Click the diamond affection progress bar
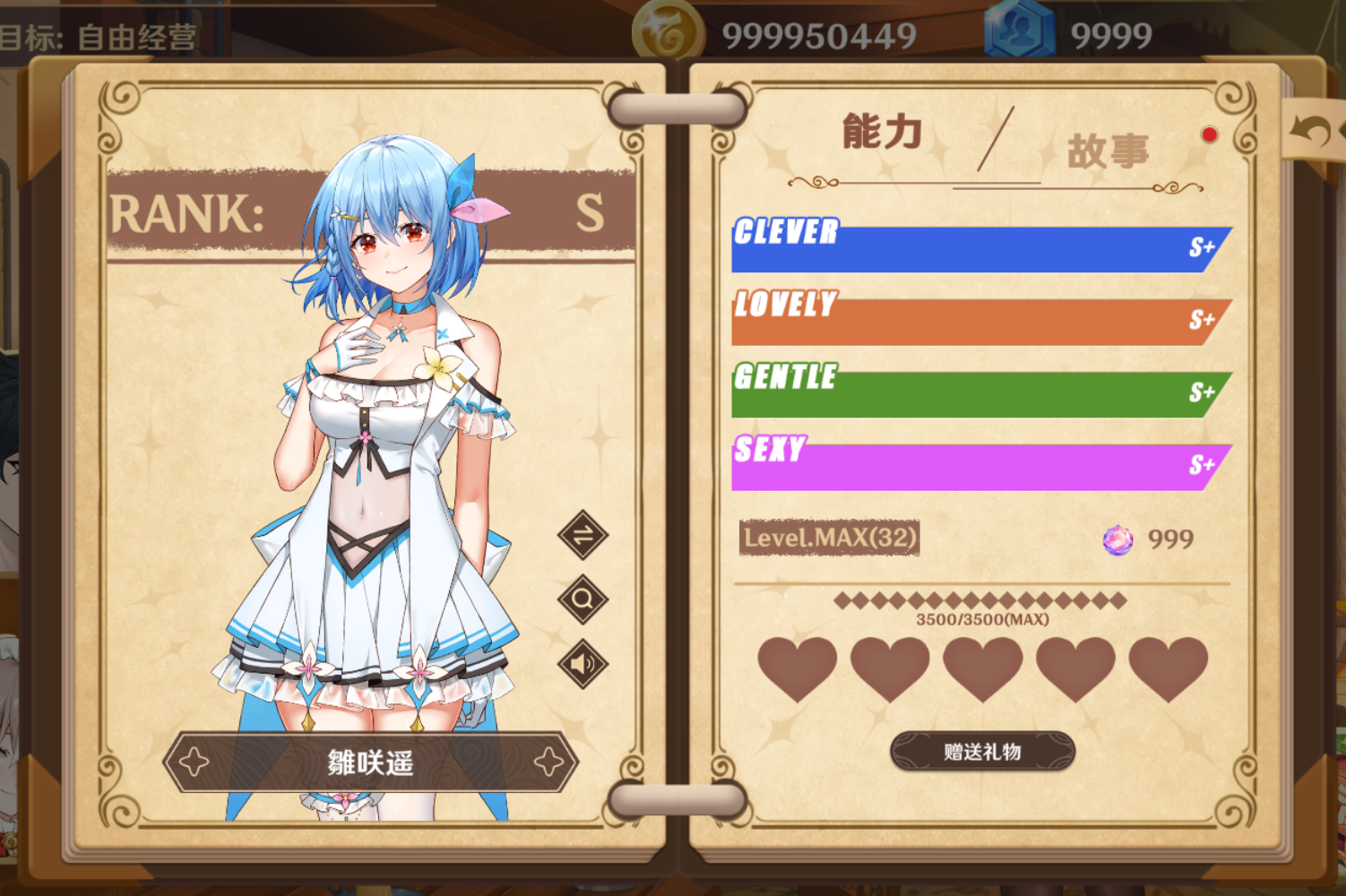This screenshot has width=1346, height=896. click(982, 602)
